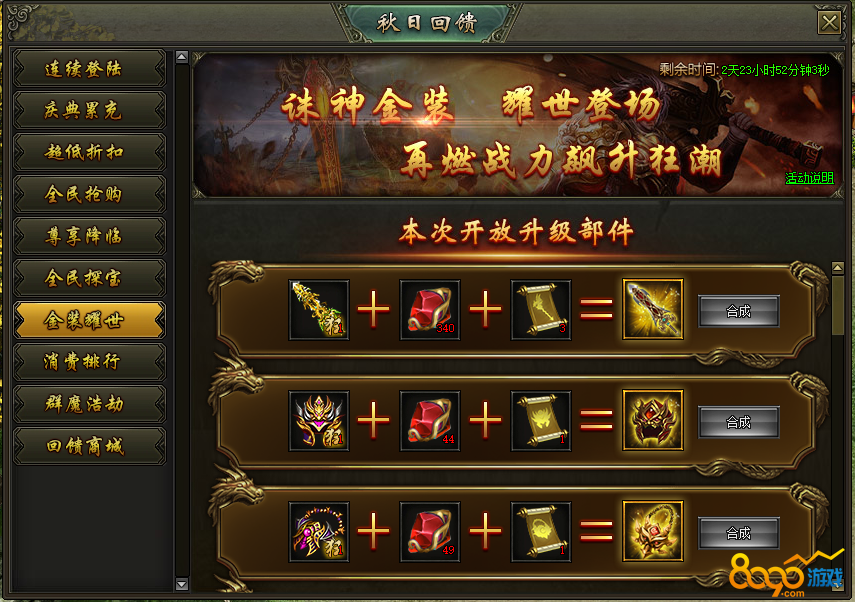The image size is (855, 602).
Task: Open the 庆典累充 tab
Action: [89, 111]
